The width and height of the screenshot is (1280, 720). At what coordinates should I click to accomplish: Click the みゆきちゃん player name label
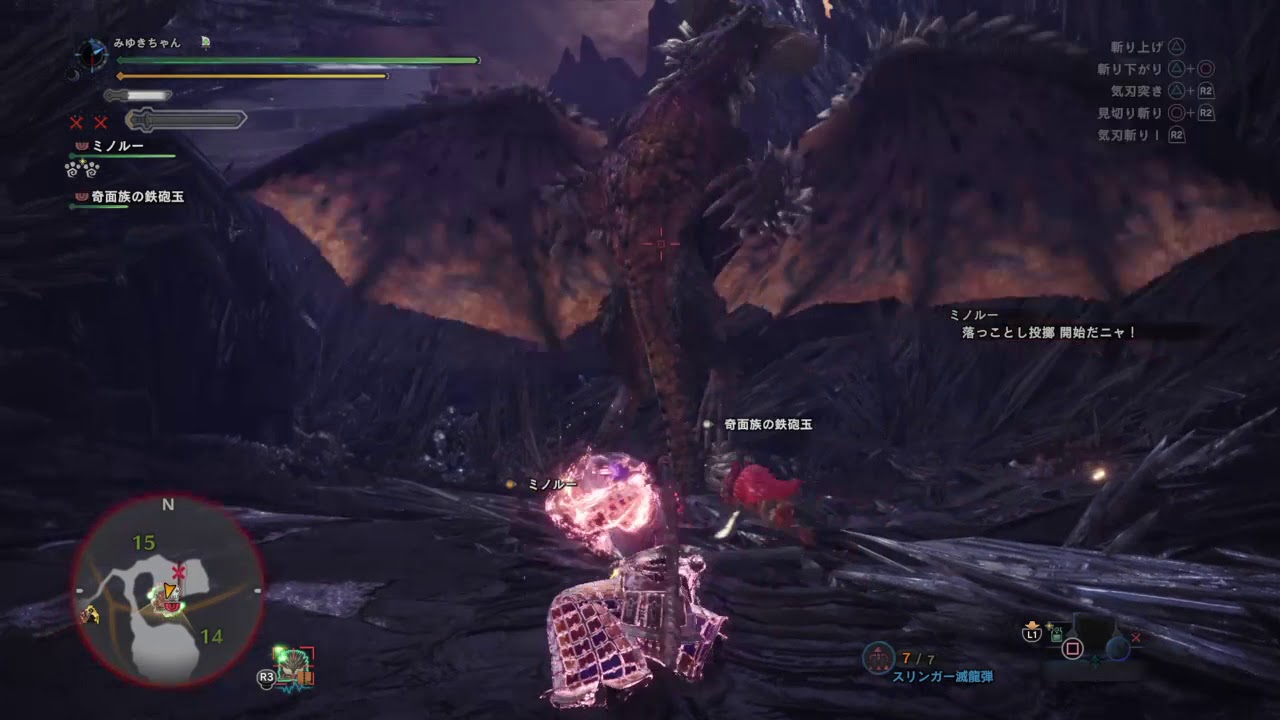coord(147,42)
